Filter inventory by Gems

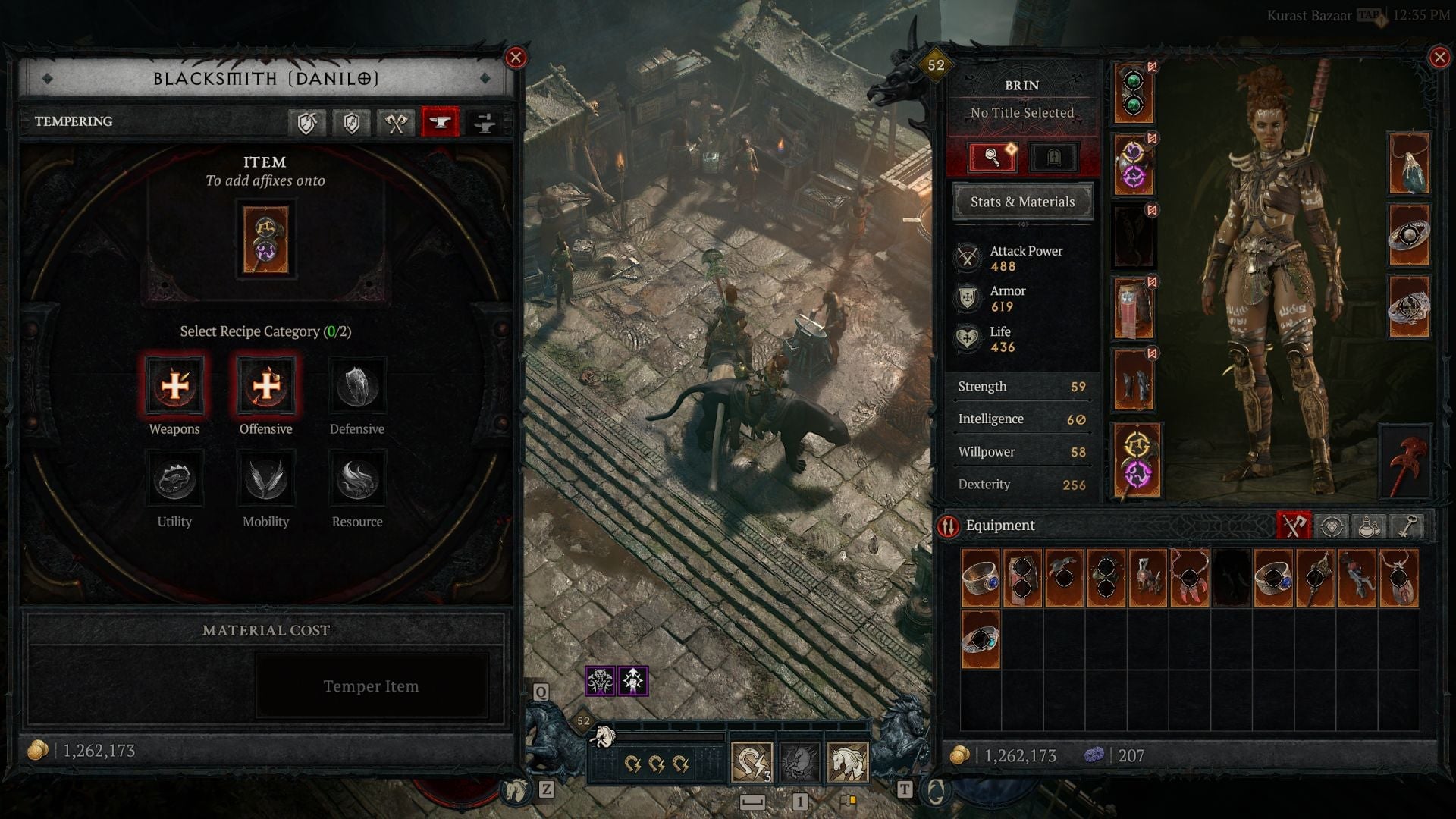(1332, 525)
